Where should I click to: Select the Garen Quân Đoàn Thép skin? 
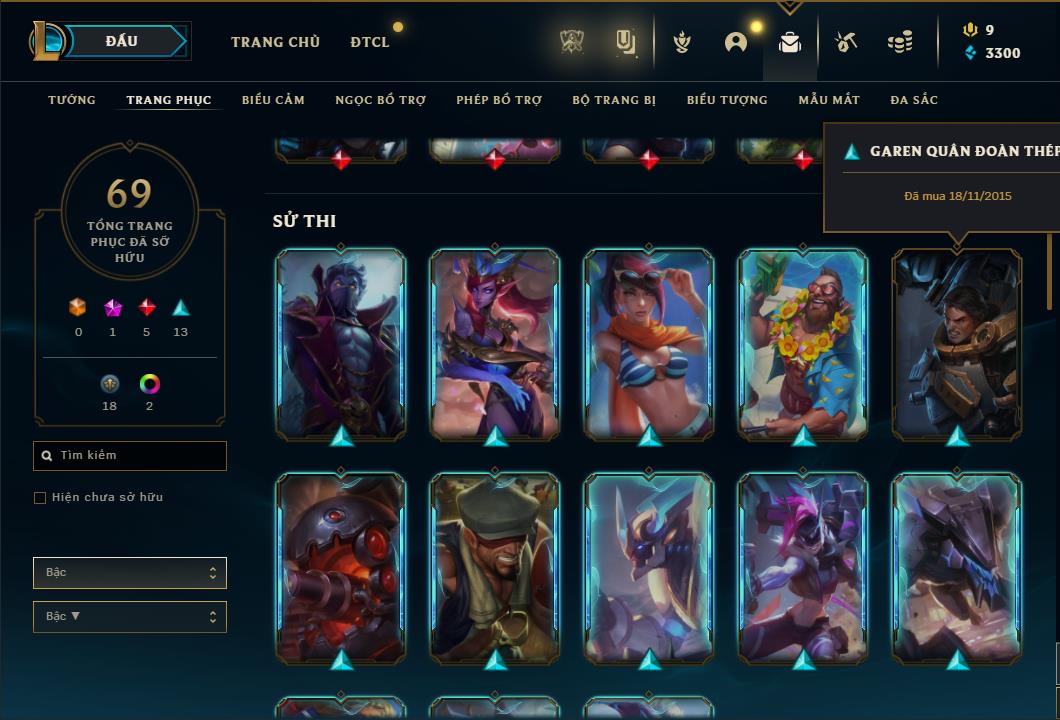tap(957, 343)
